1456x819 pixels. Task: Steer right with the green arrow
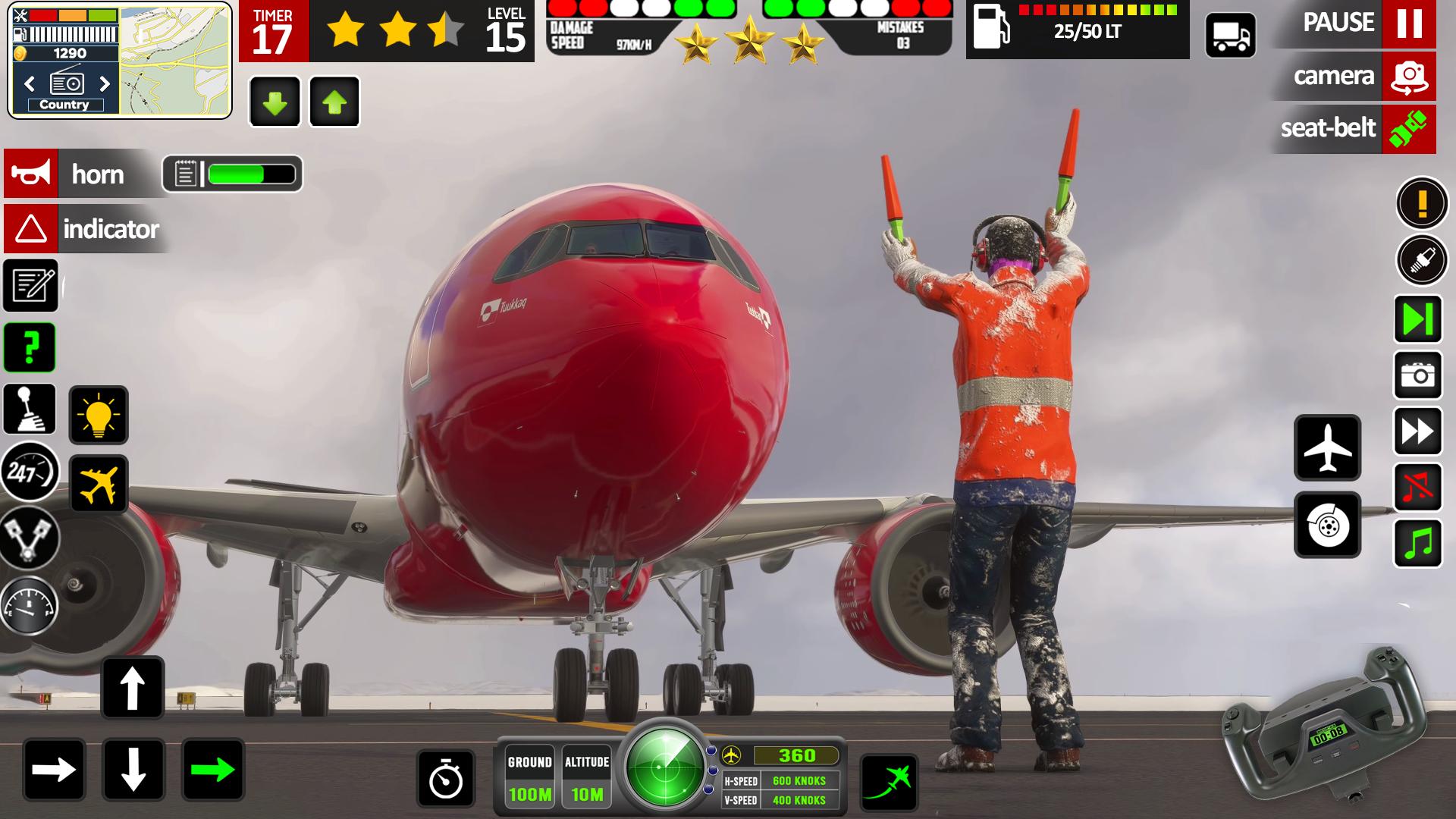click(x=213, y=770)
